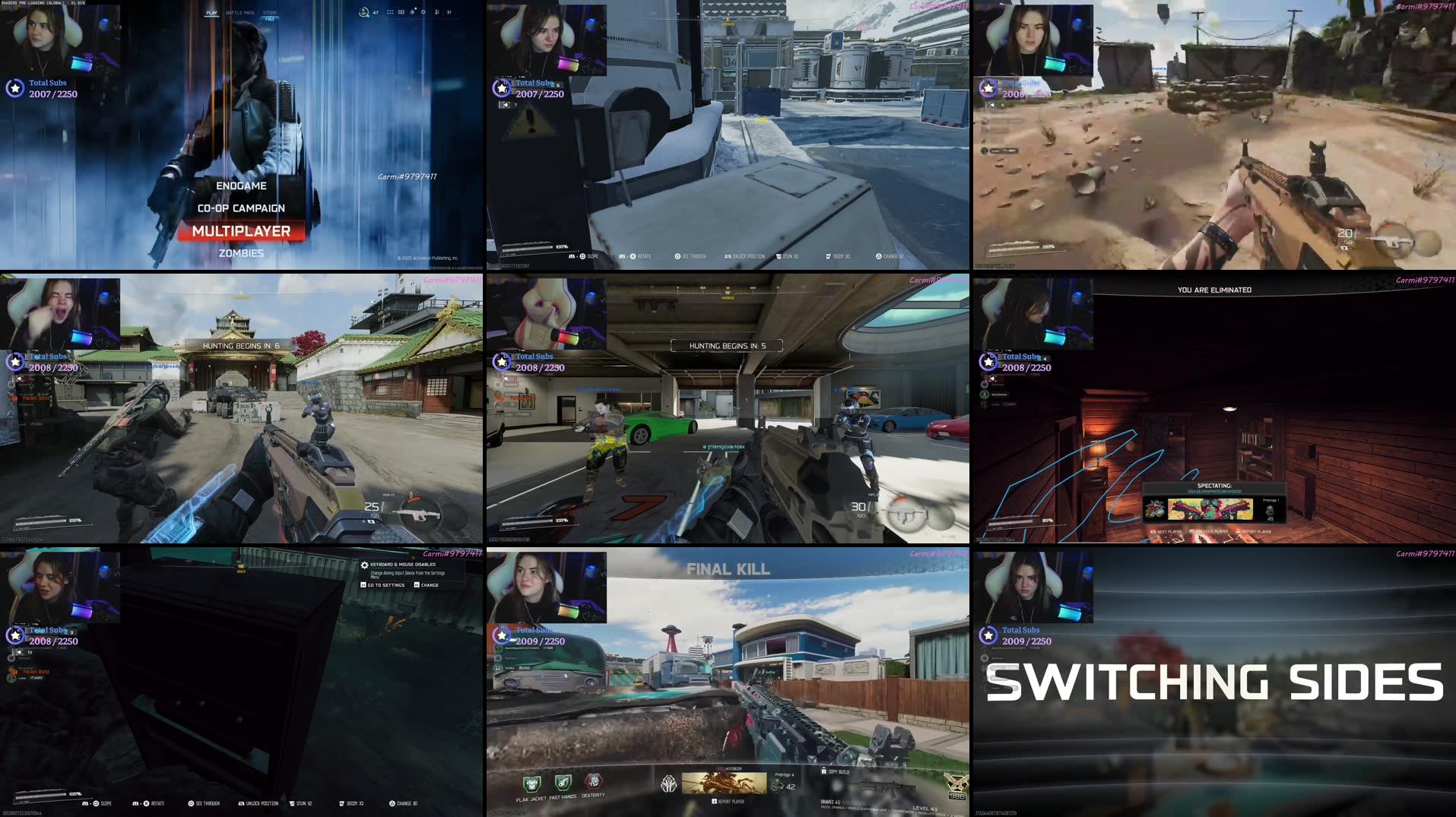The height and width of the screenshot is (817, 1456).
Task: Switch to the Battle Pass tab
Action: point(240,11)
